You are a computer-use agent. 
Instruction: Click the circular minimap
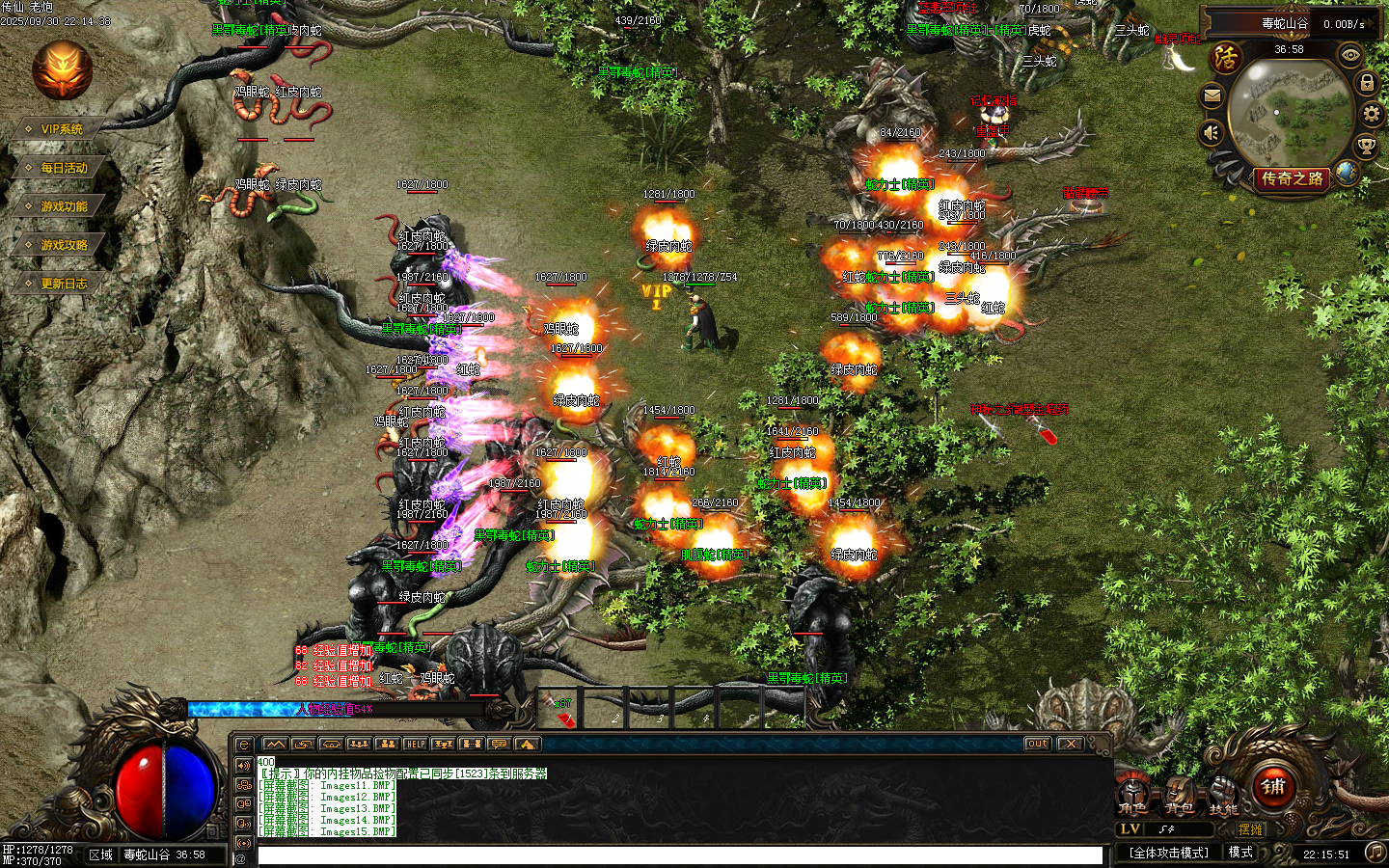(1290, 113)
